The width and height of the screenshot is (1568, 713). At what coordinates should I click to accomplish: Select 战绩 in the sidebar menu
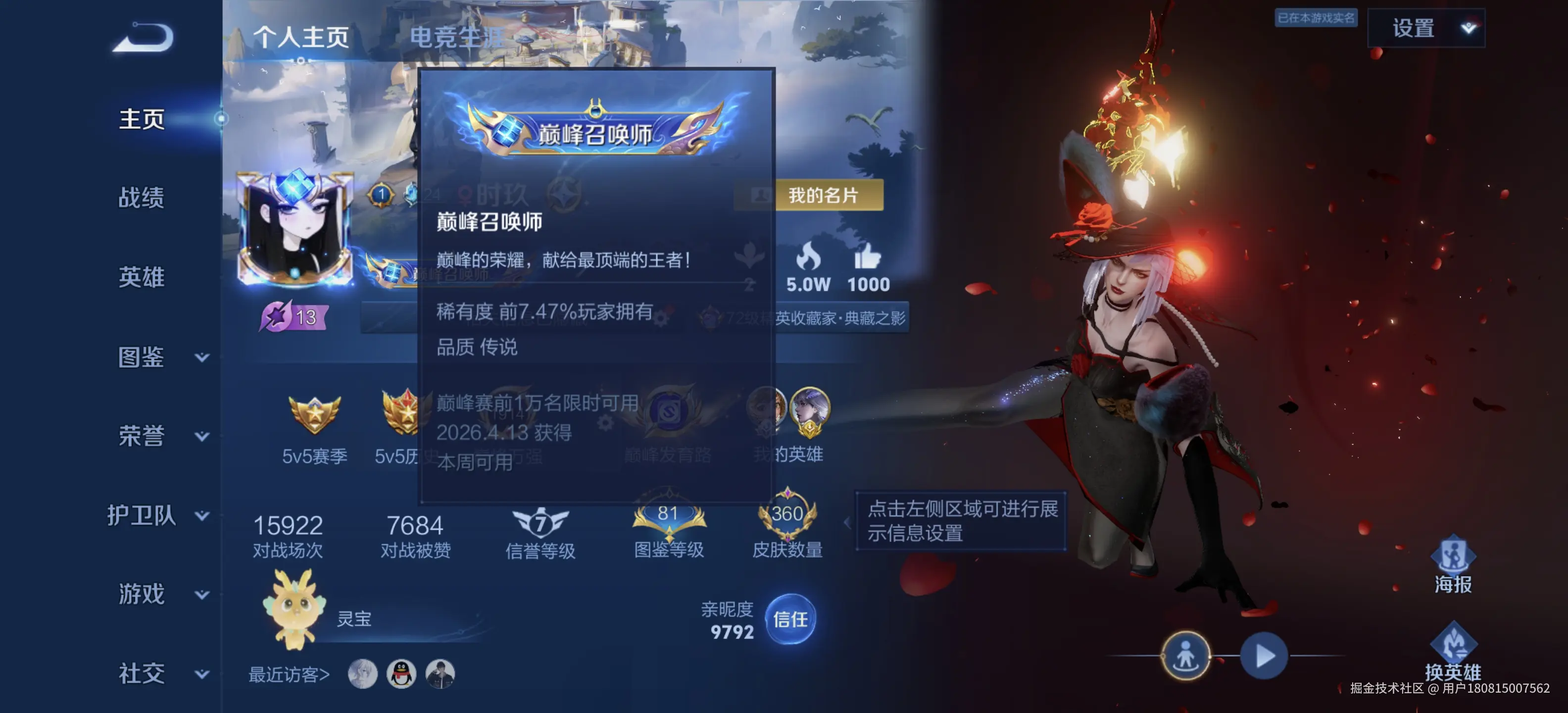coord(141,198)
